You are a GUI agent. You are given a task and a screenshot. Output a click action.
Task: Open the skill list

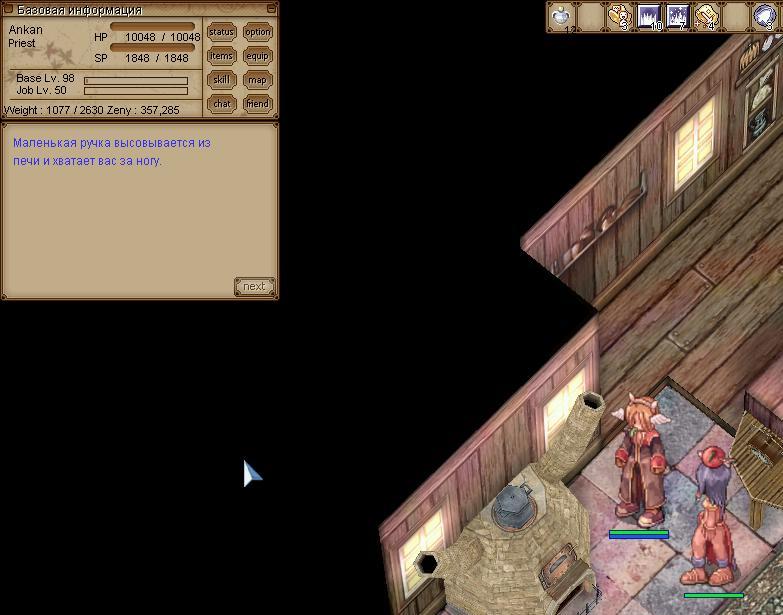[x=221, y=80]
